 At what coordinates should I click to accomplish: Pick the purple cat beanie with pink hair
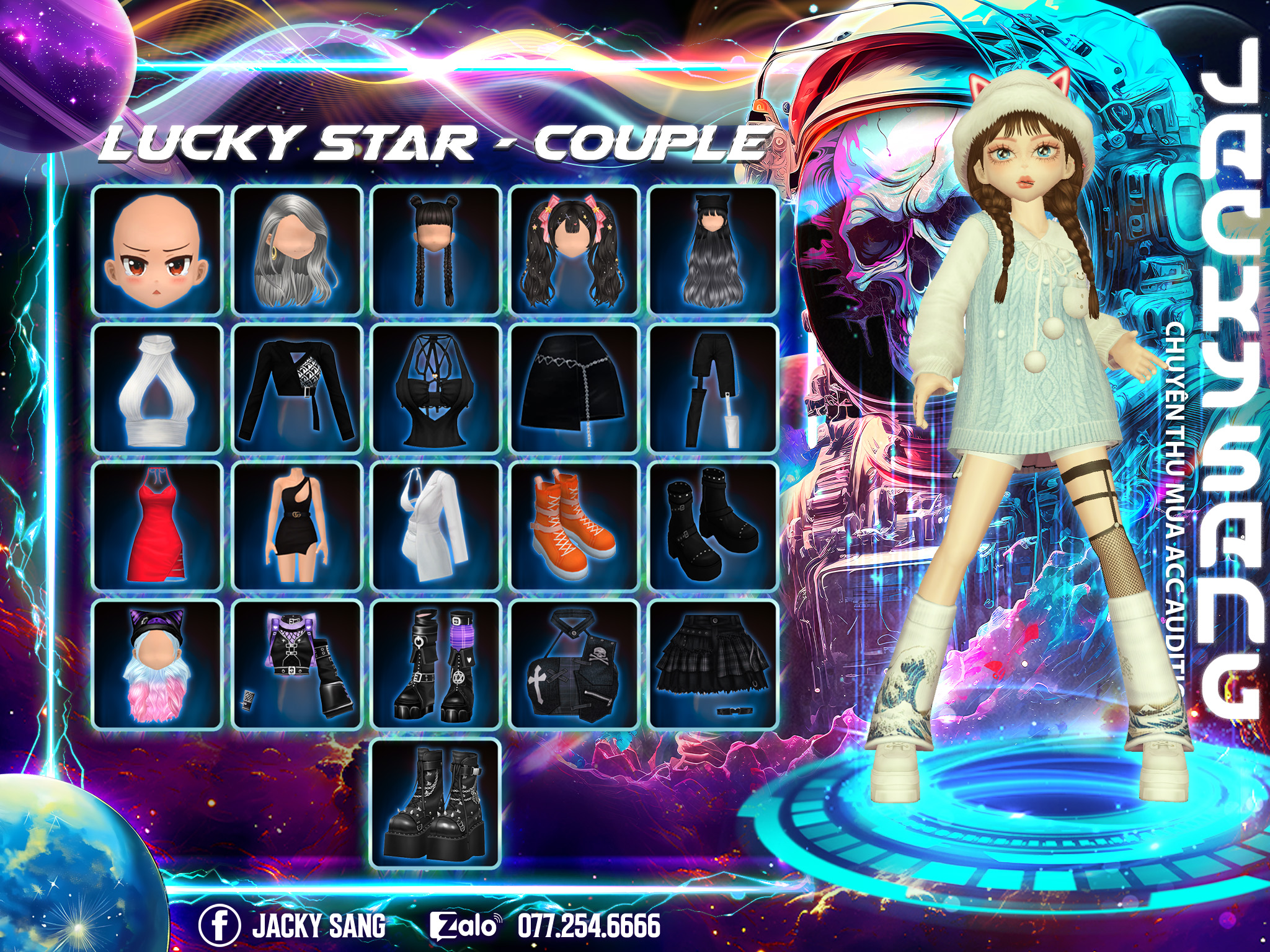pyautogui.click(x=158, y=665)
